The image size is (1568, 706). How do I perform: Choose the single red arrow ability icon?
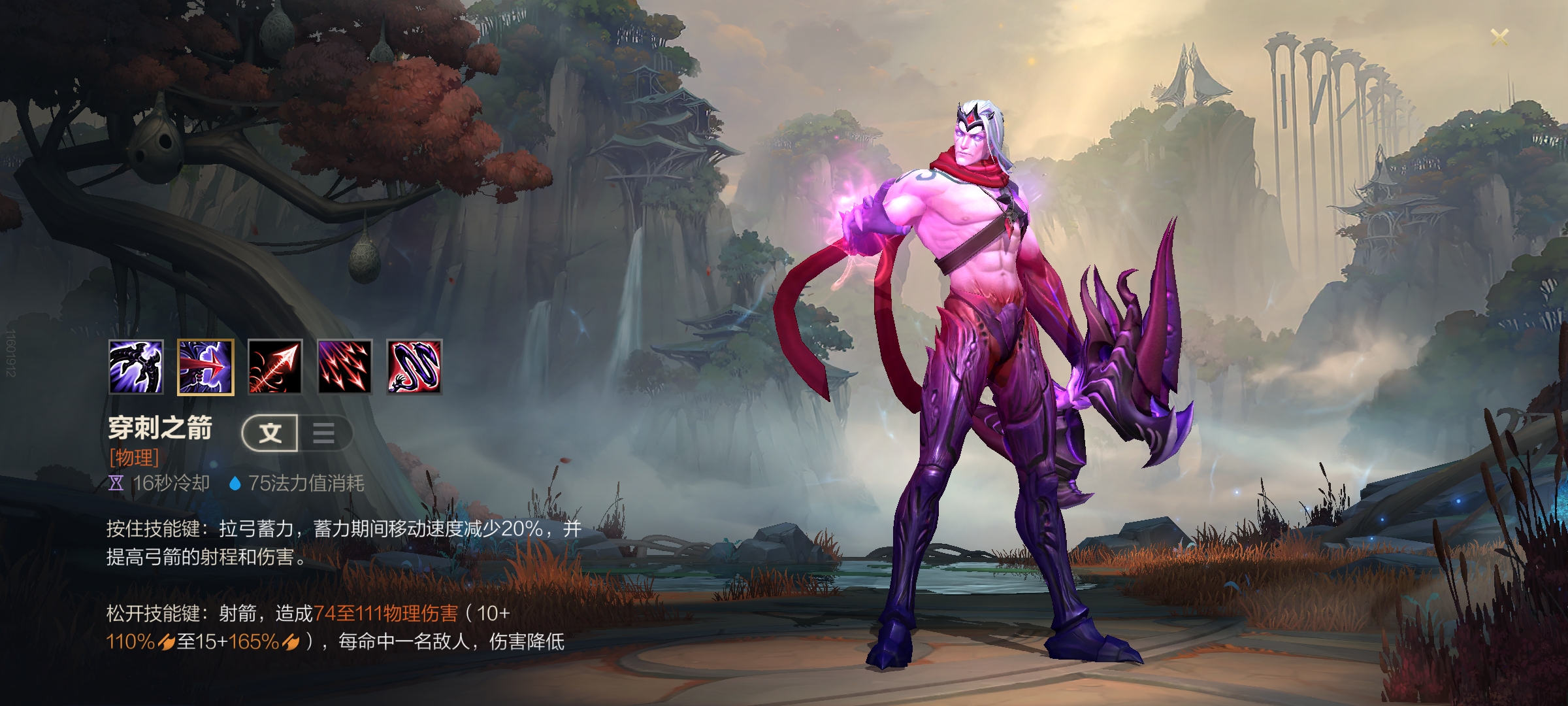(275, 367)
